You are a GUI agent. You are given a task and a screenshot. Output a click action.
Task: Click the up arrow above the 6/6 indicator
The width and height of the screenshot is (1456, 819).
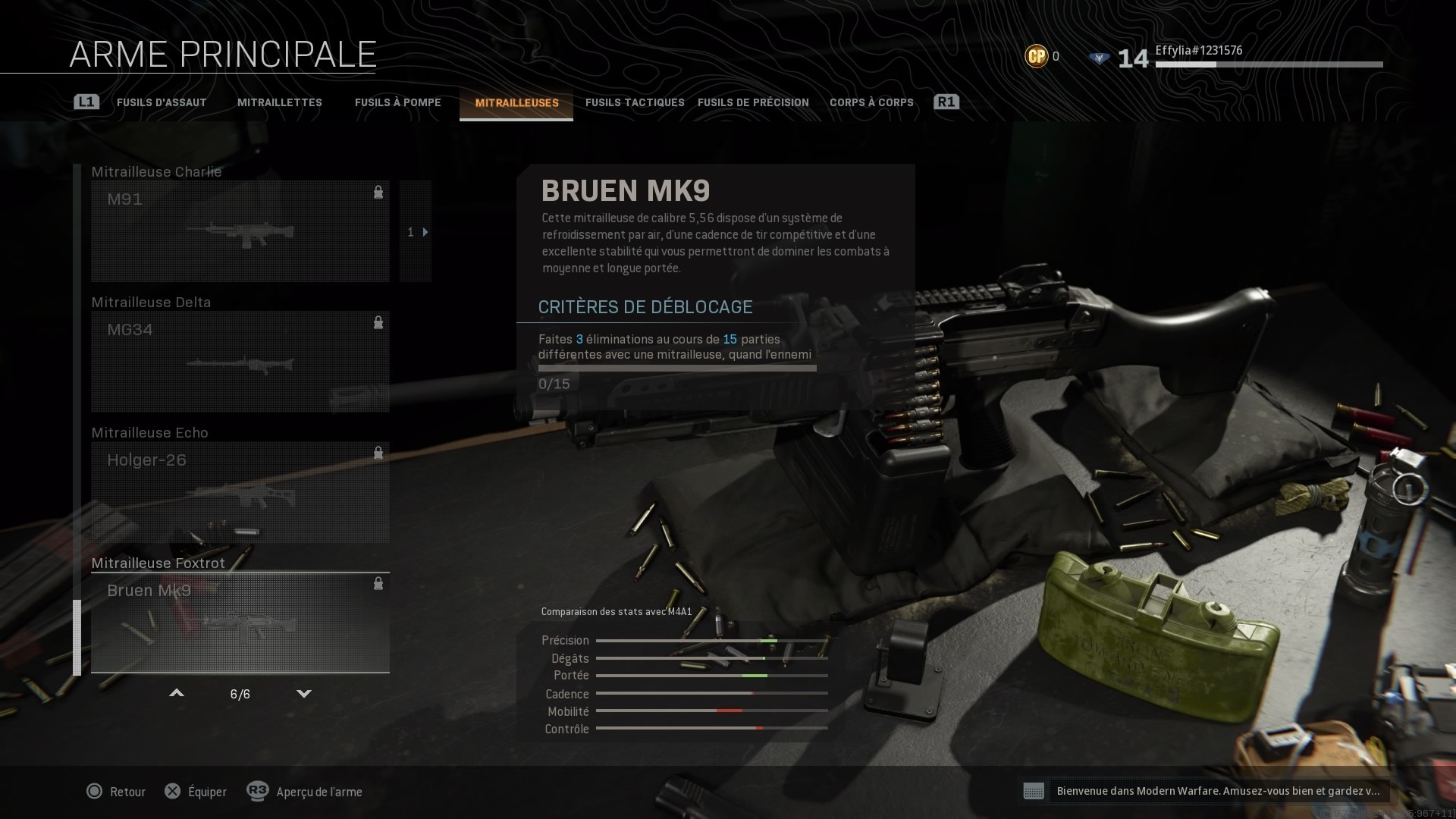point(176,693)
